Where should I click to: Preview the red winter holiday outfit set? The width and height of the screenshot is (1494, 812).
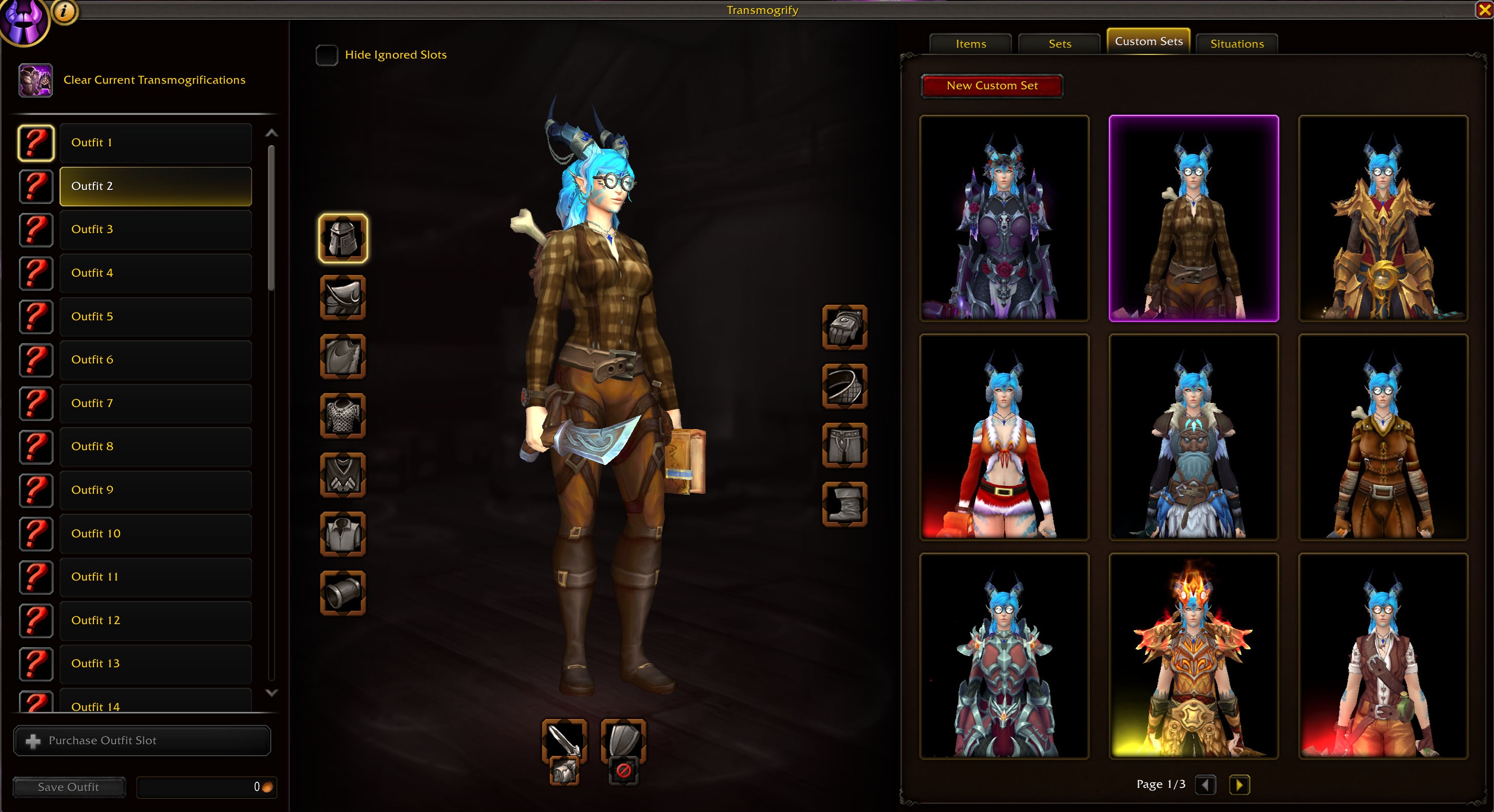[x=1004, y=437]
